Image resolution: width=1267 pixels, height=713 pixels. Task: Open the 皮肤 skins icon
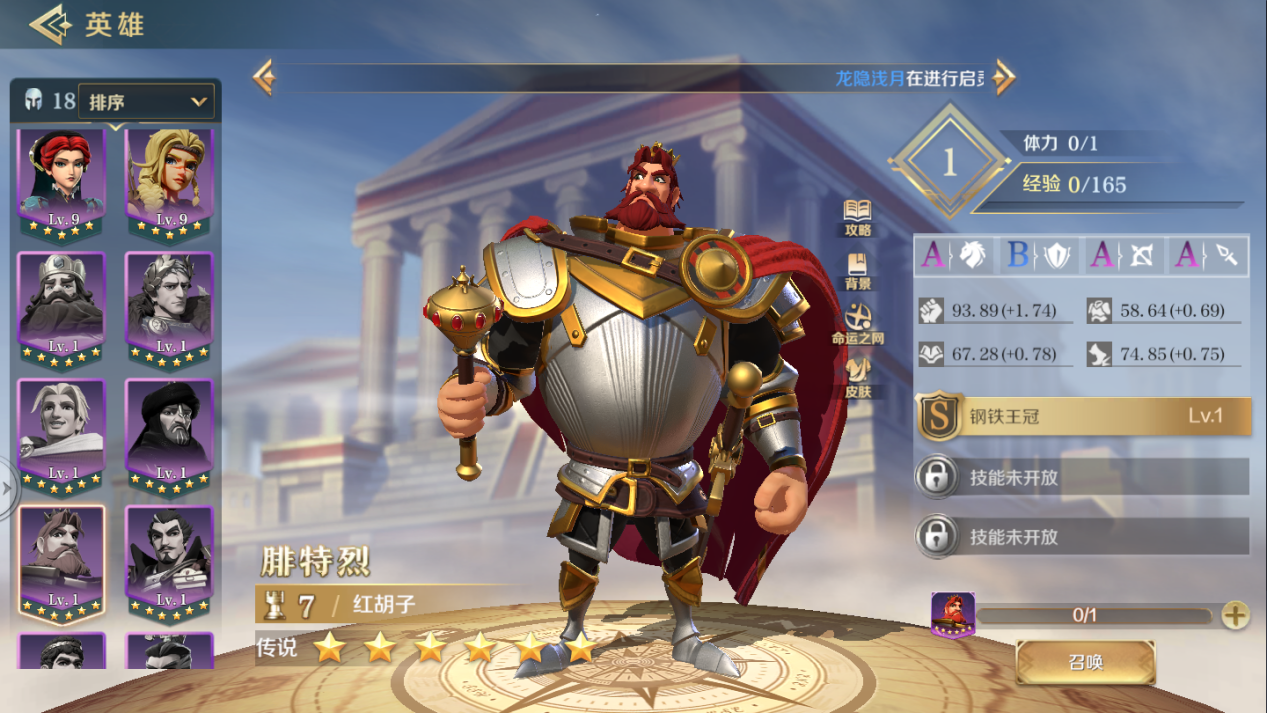pyautogui.click(x=858, y=378)
